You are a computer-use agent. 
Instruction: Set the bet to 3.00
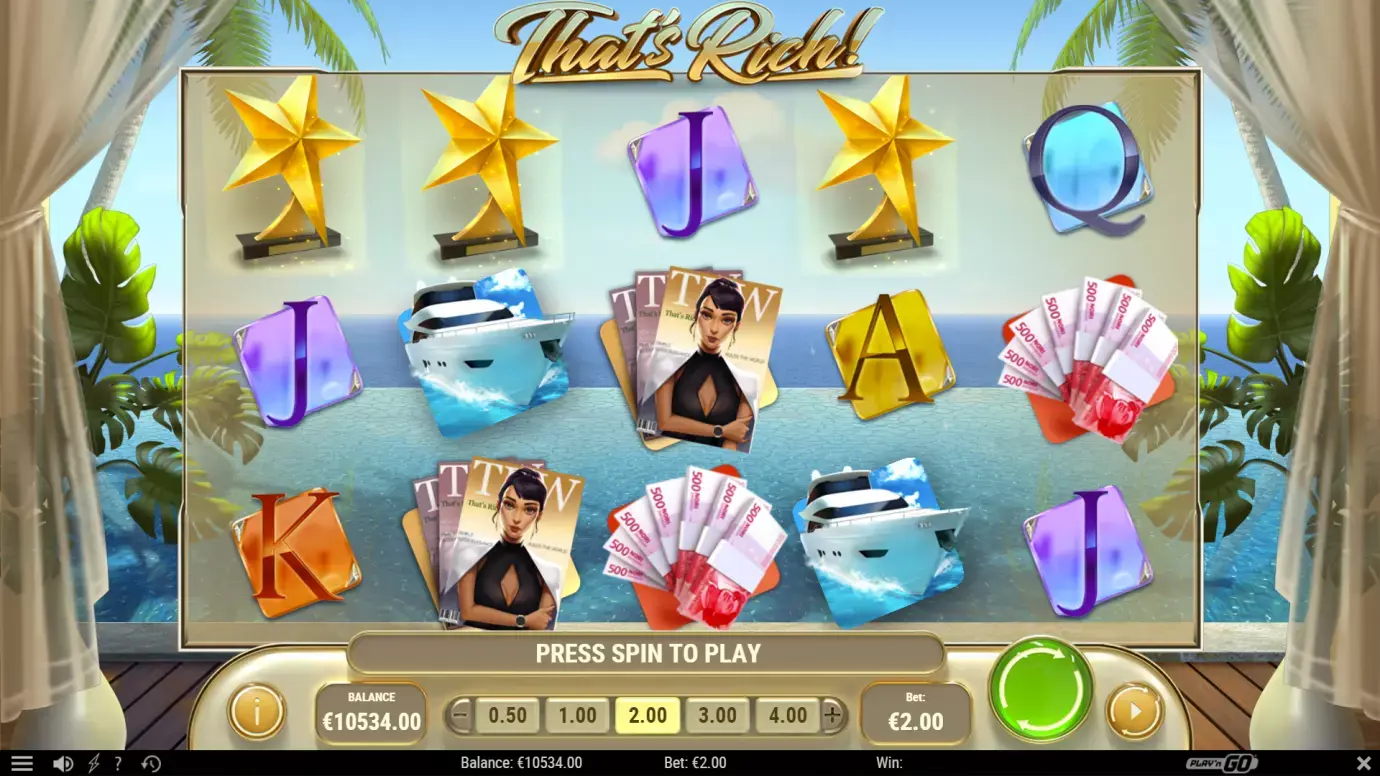[x=717, y=715]
